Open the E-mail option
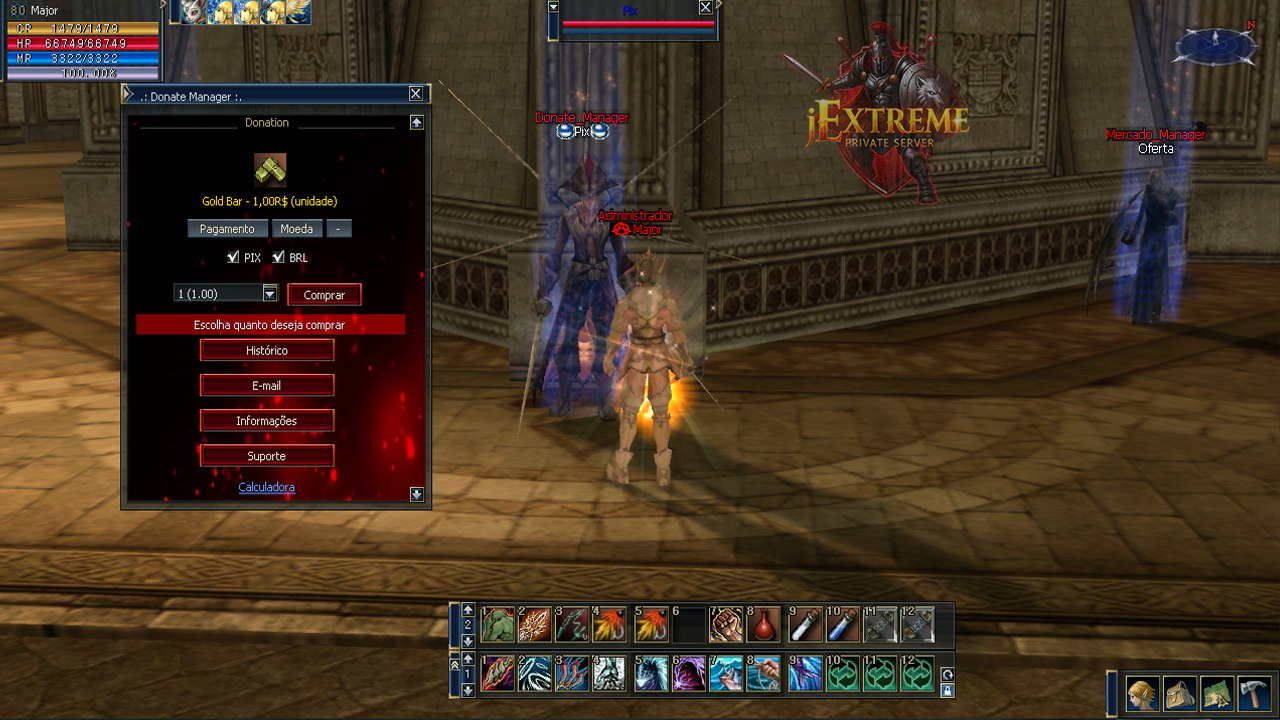 [x=267, y=385]
